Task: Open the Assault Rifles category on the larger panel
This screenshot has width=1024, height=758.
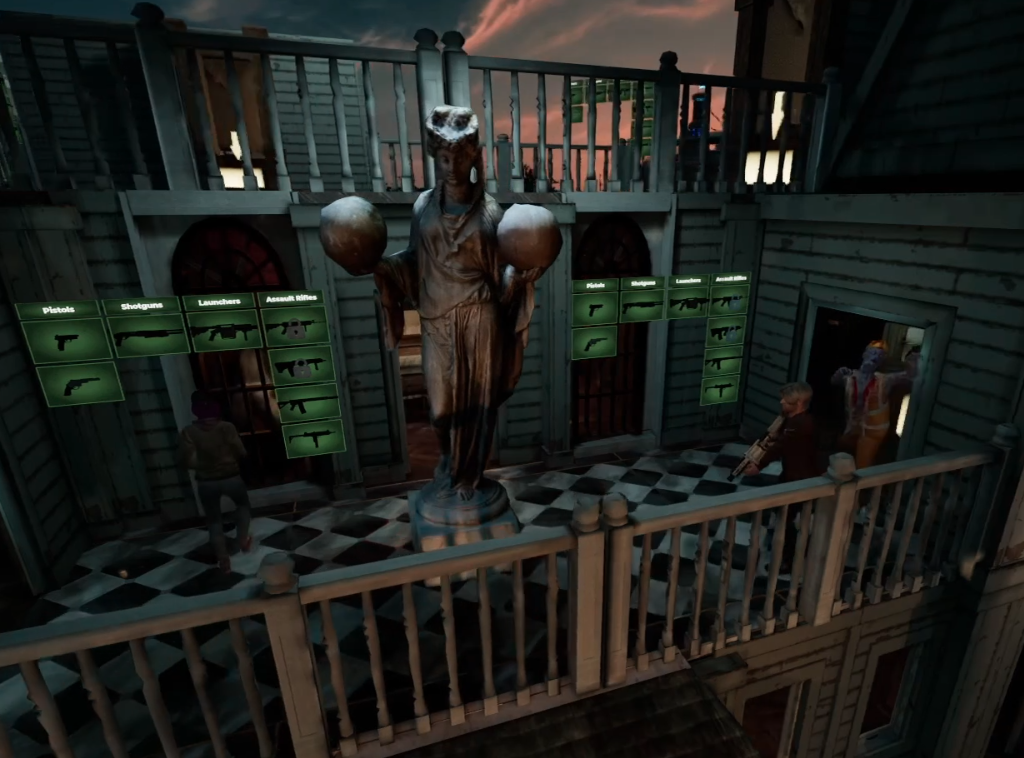Action: (x=290, y=298)
